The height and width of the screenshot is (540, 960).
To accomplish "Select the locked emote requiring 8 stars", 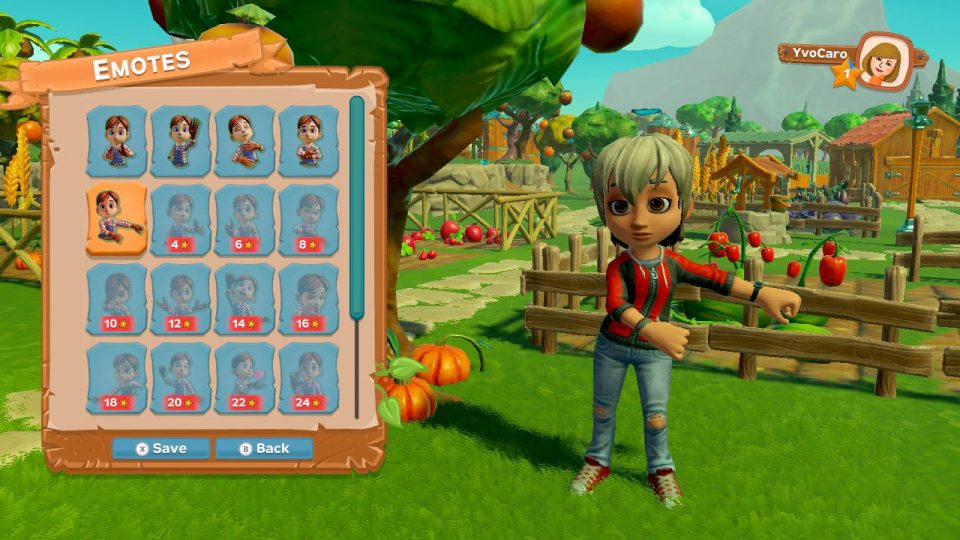I will pyautogui.click(x=309, y=220).
